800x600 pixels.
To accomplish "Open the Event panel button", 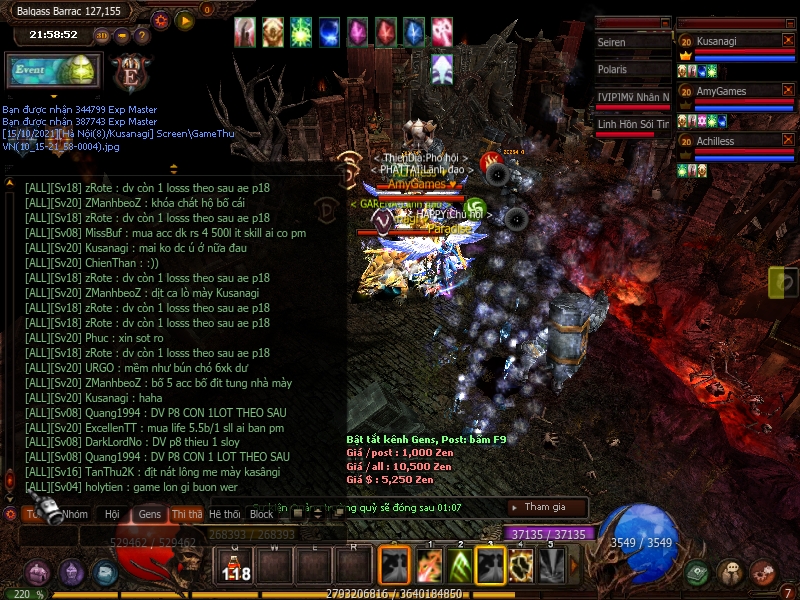I will click(54, 72).
